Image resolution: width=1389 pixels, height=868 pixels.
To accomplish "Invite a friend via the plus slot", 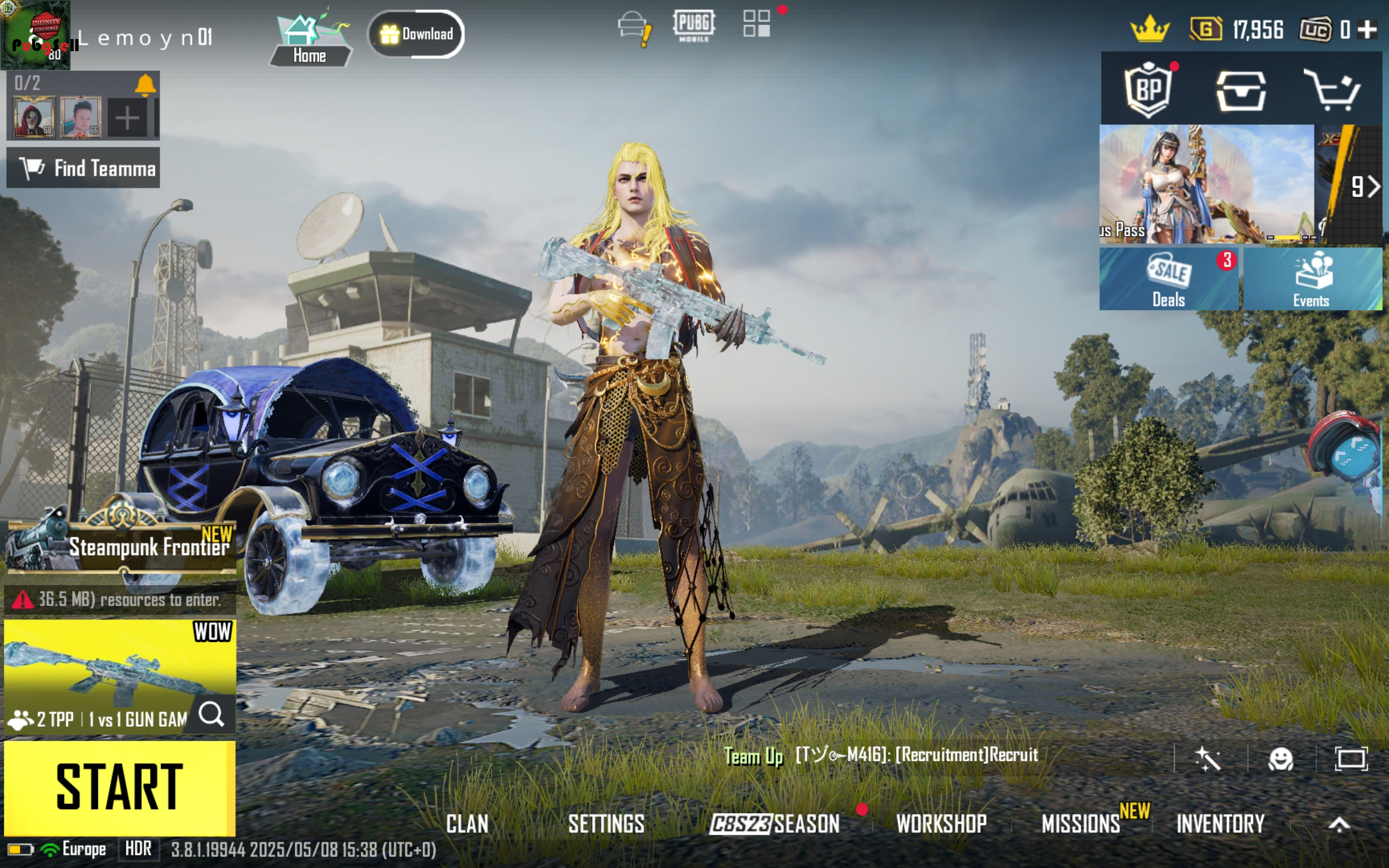I will [x=127, y=118].
